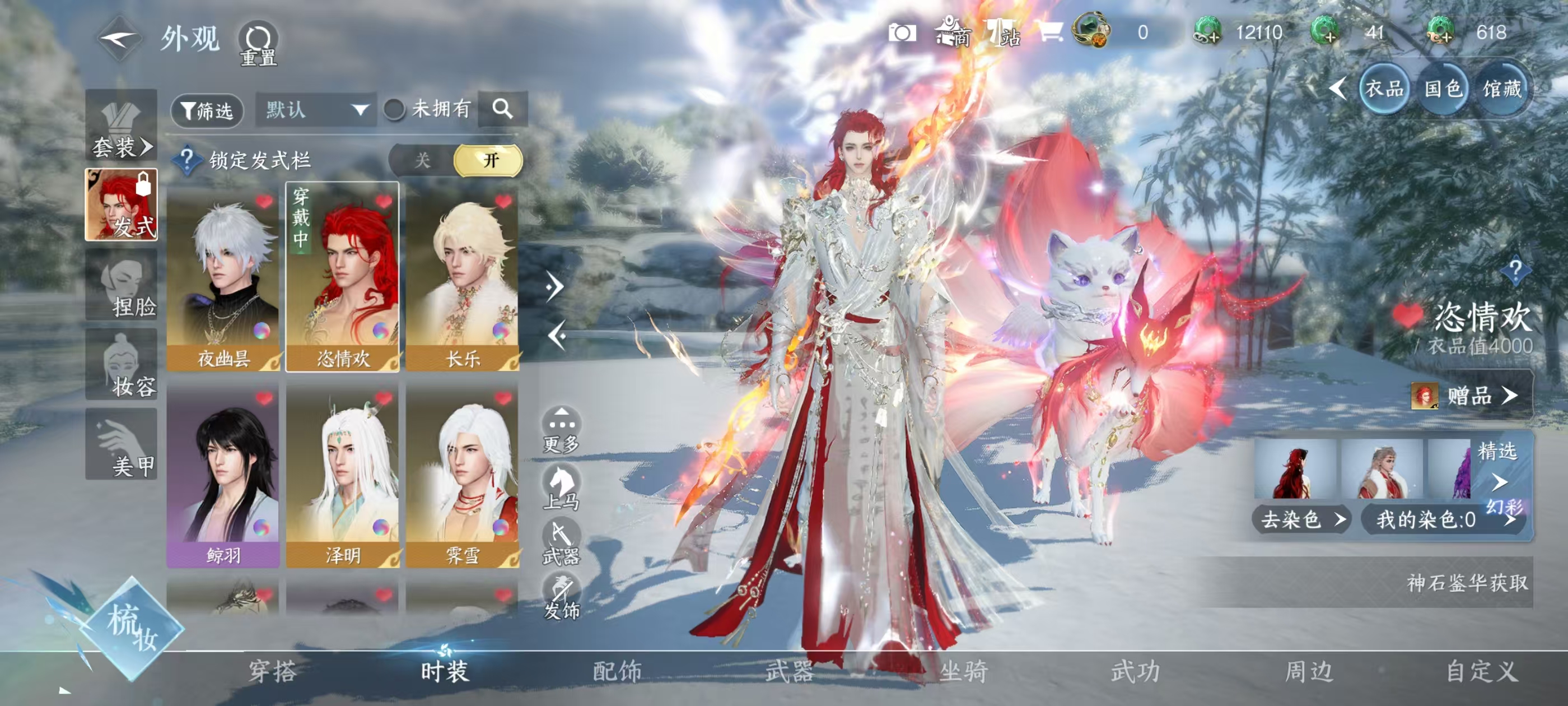Select the 夜幽昙 hairstyle card
1568x706 pixels.
(x=223, y=277)
